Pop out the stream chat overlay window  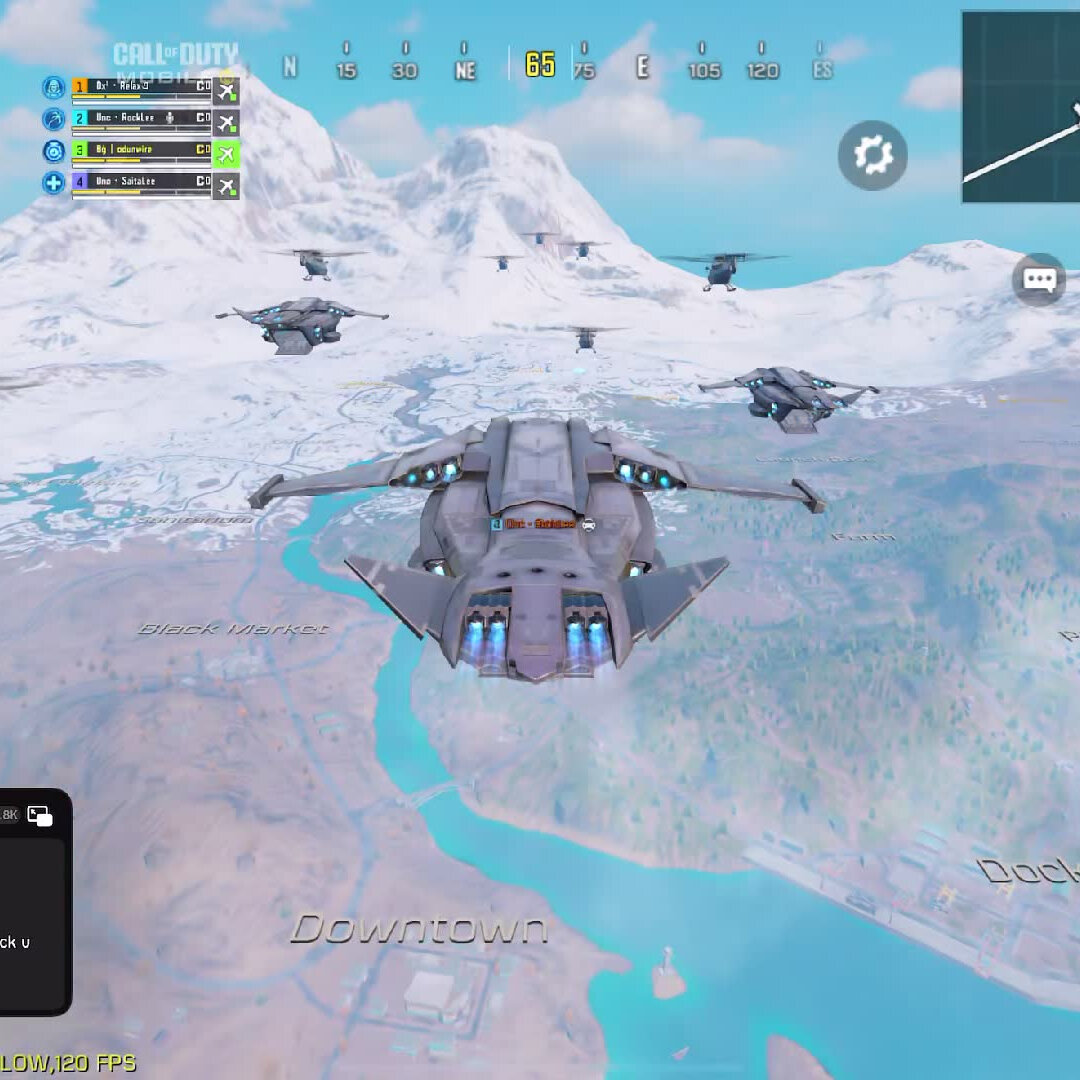40,816
